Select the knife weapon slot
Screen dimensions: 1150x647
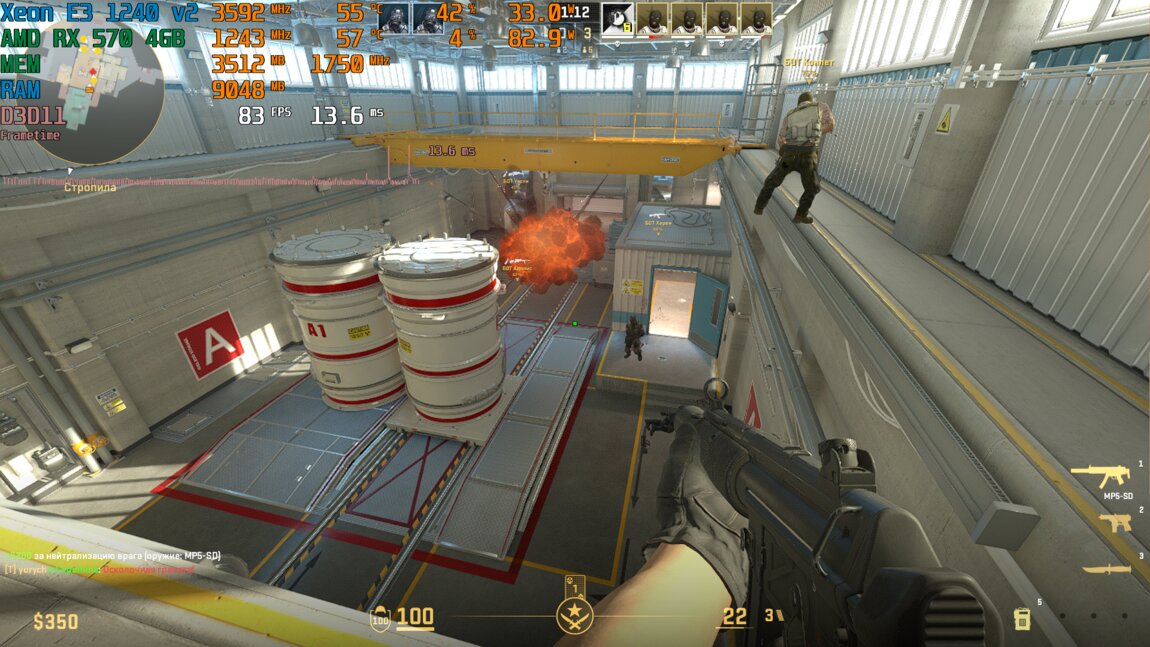[1106, 569]
